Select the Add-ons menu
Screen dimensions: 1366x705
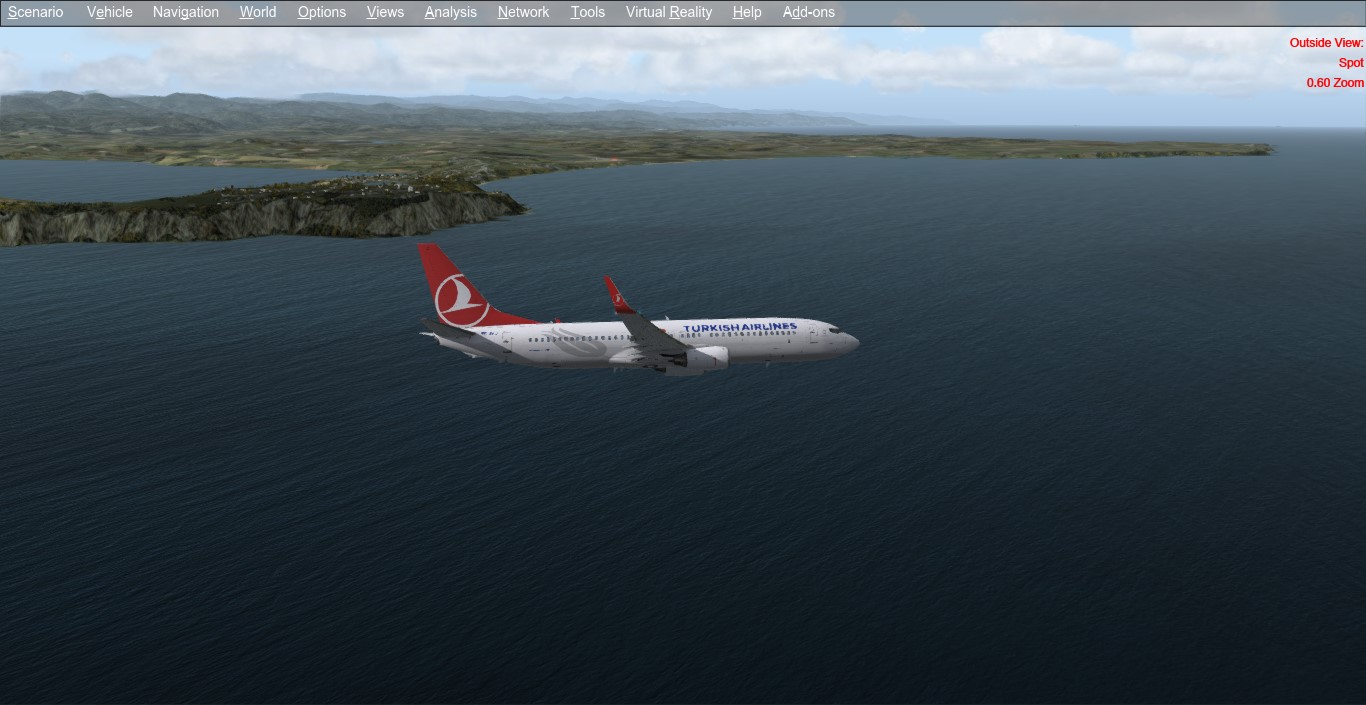point(809,12)
